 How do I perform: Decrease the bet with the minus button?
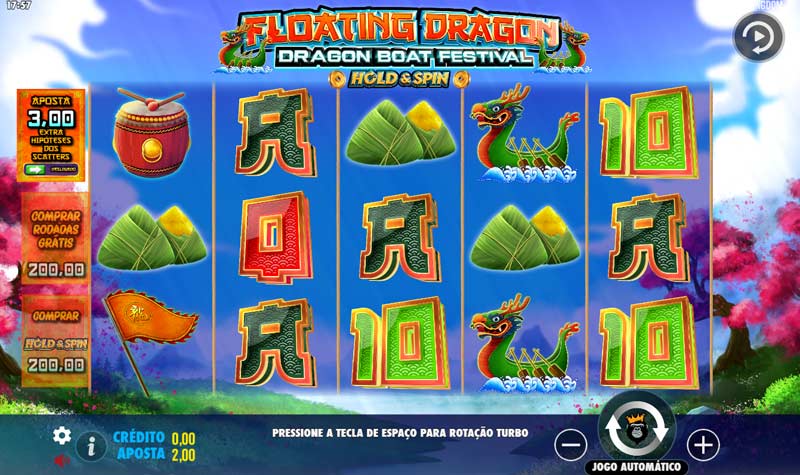[x=571, y=443]
